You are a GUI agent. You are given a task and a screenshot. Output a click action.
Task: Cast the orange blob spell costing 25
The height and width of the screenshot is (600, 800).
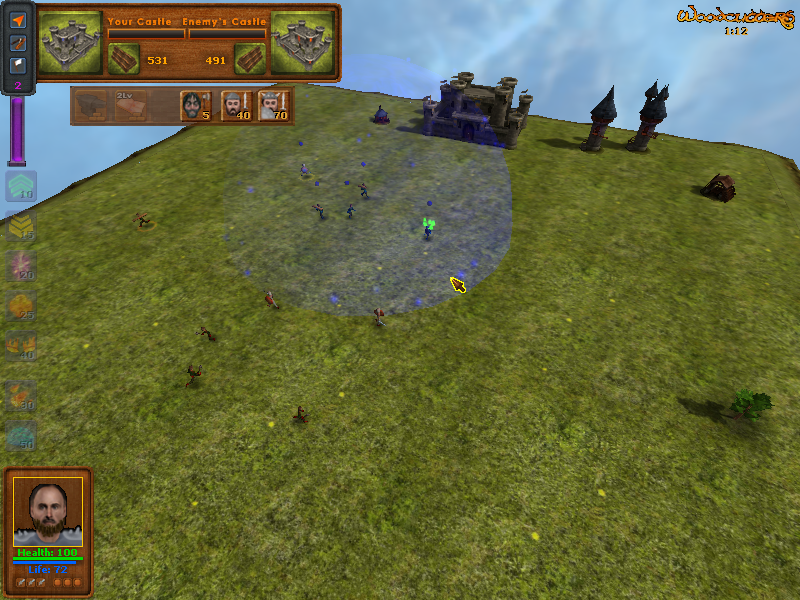(x=21, y=306)
